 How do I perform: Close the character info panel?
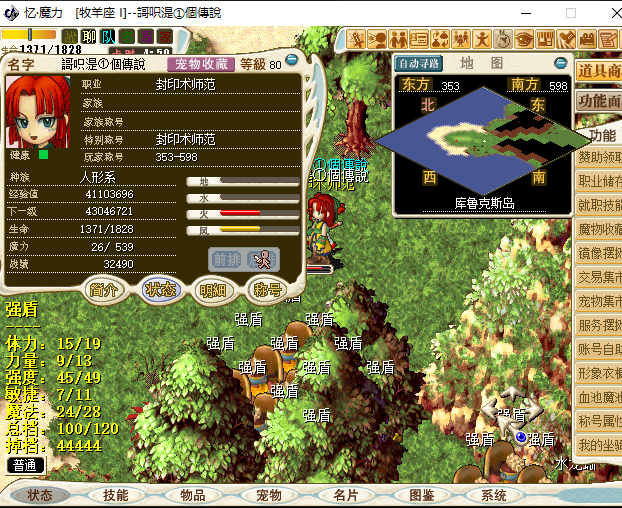(x=293, y=63)
